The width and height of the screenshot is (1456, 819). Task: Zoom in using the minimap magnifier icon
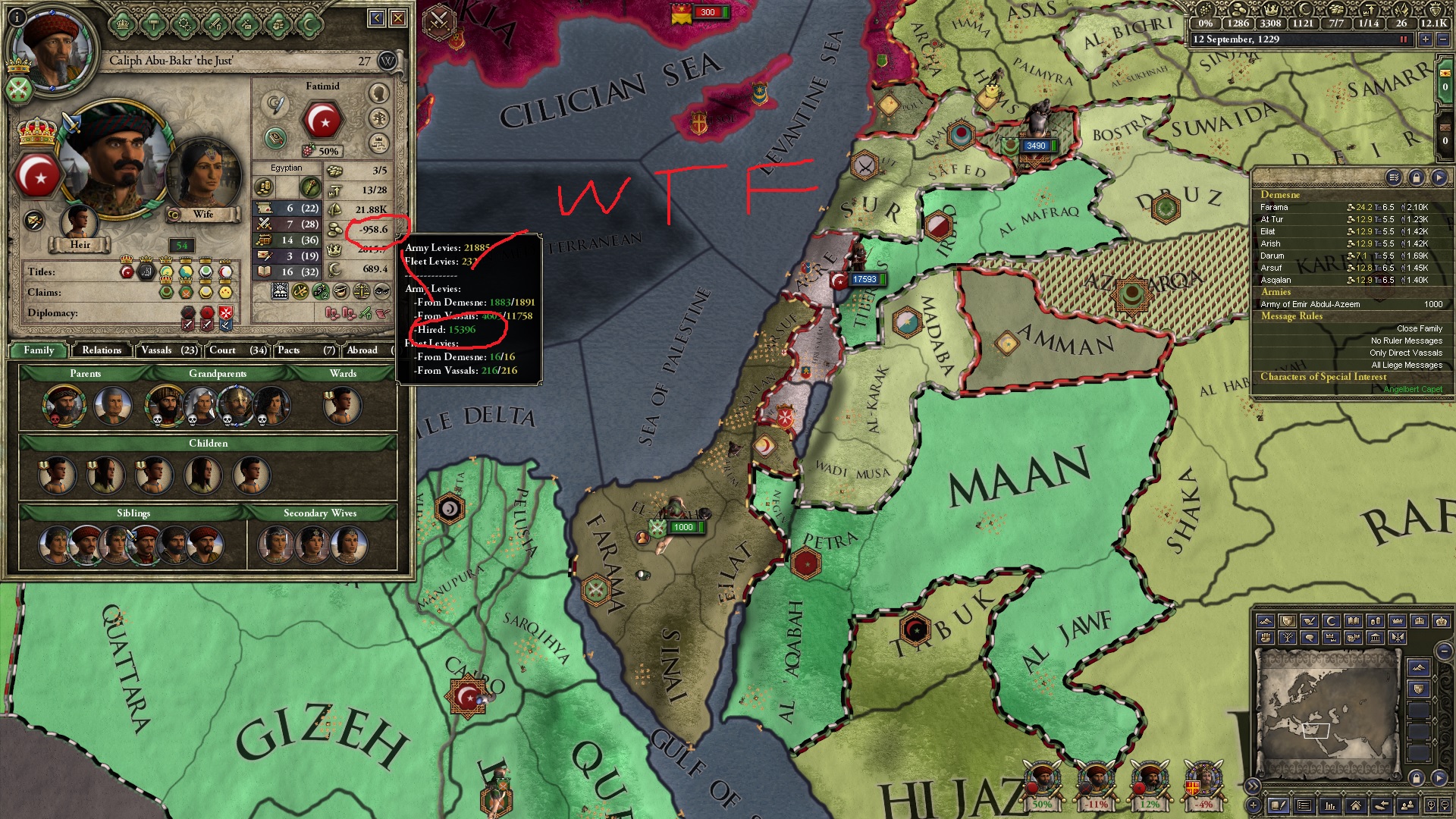pyautogui.click(x=1431, y=805)
